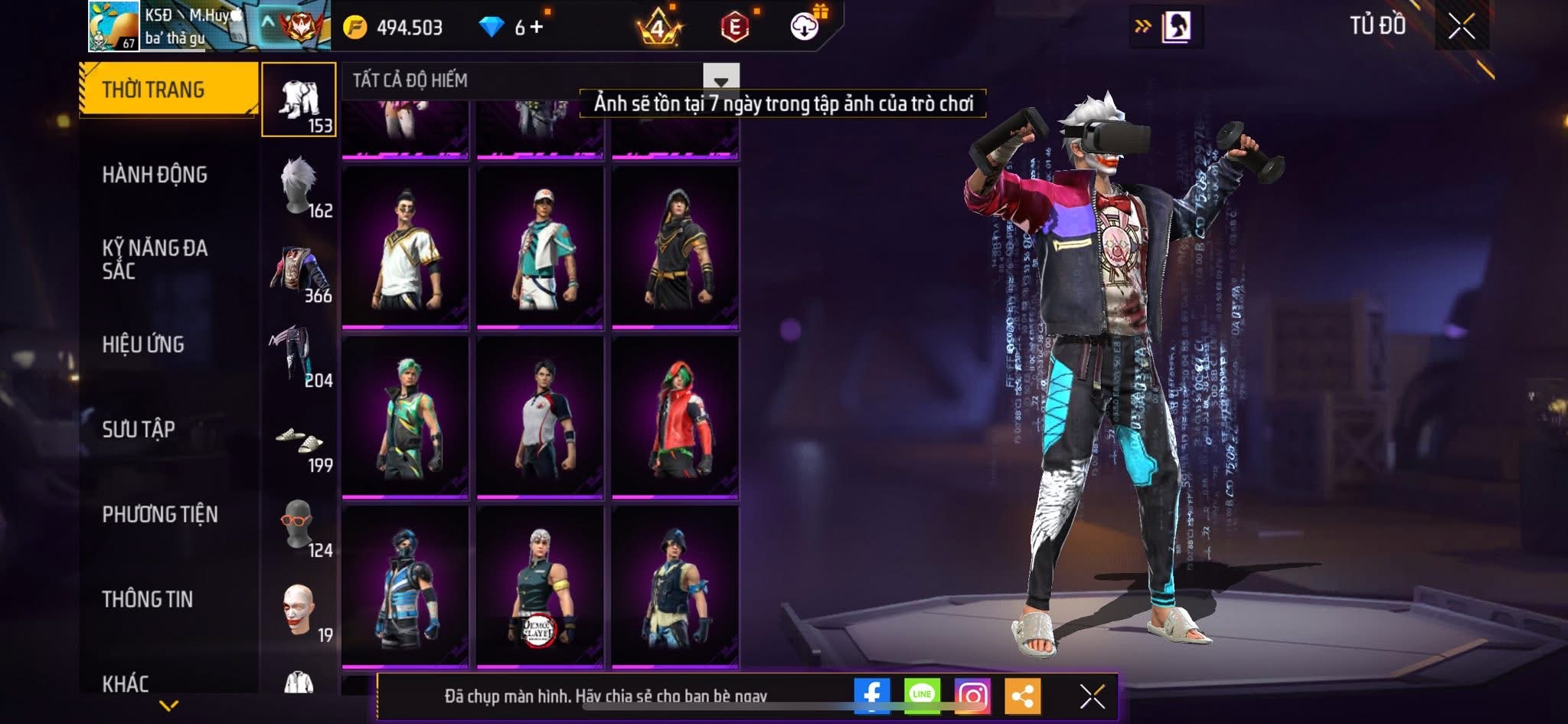Image resolution: width=1568 pixels, height=724 pixels.
Task: Choose the PHƯƠNG TIỆN category
Action: 160,514
